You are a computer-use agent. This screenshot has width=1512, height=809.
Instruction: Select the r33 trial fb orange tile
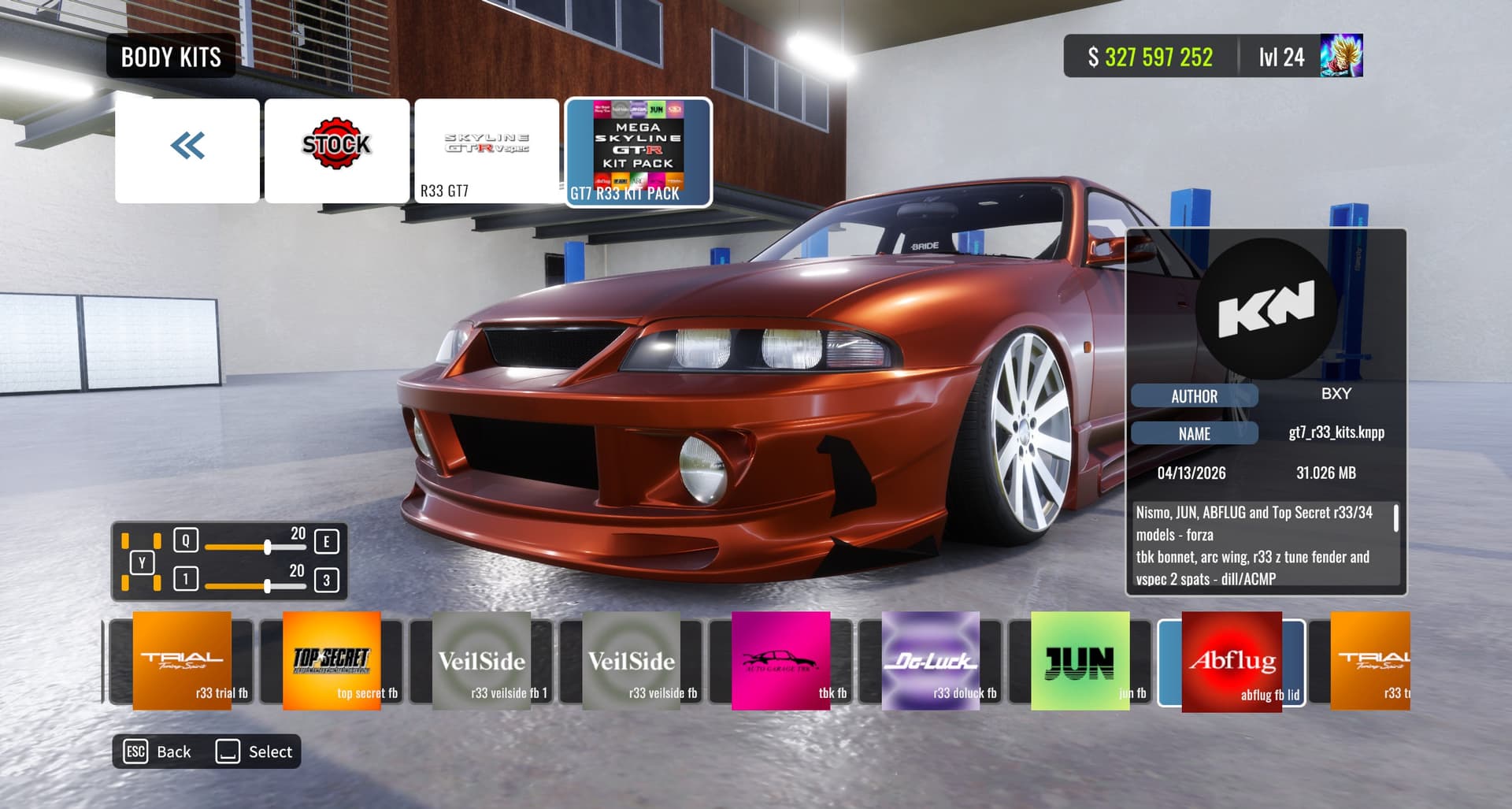point(182,662)
